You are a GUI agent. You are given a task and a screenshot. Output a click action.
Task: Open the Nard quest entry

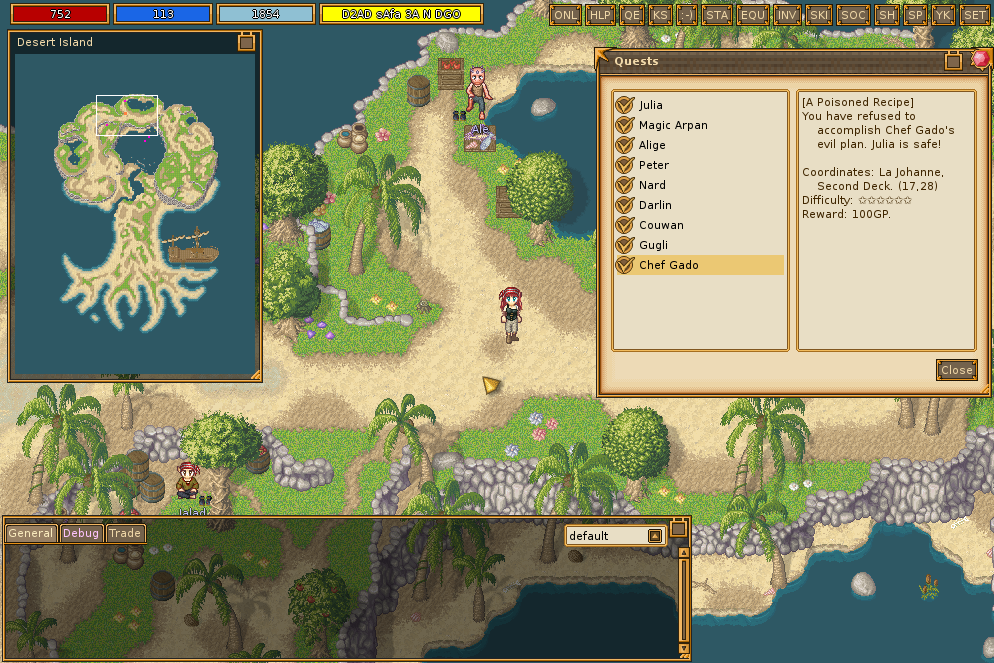click(652, 185)
